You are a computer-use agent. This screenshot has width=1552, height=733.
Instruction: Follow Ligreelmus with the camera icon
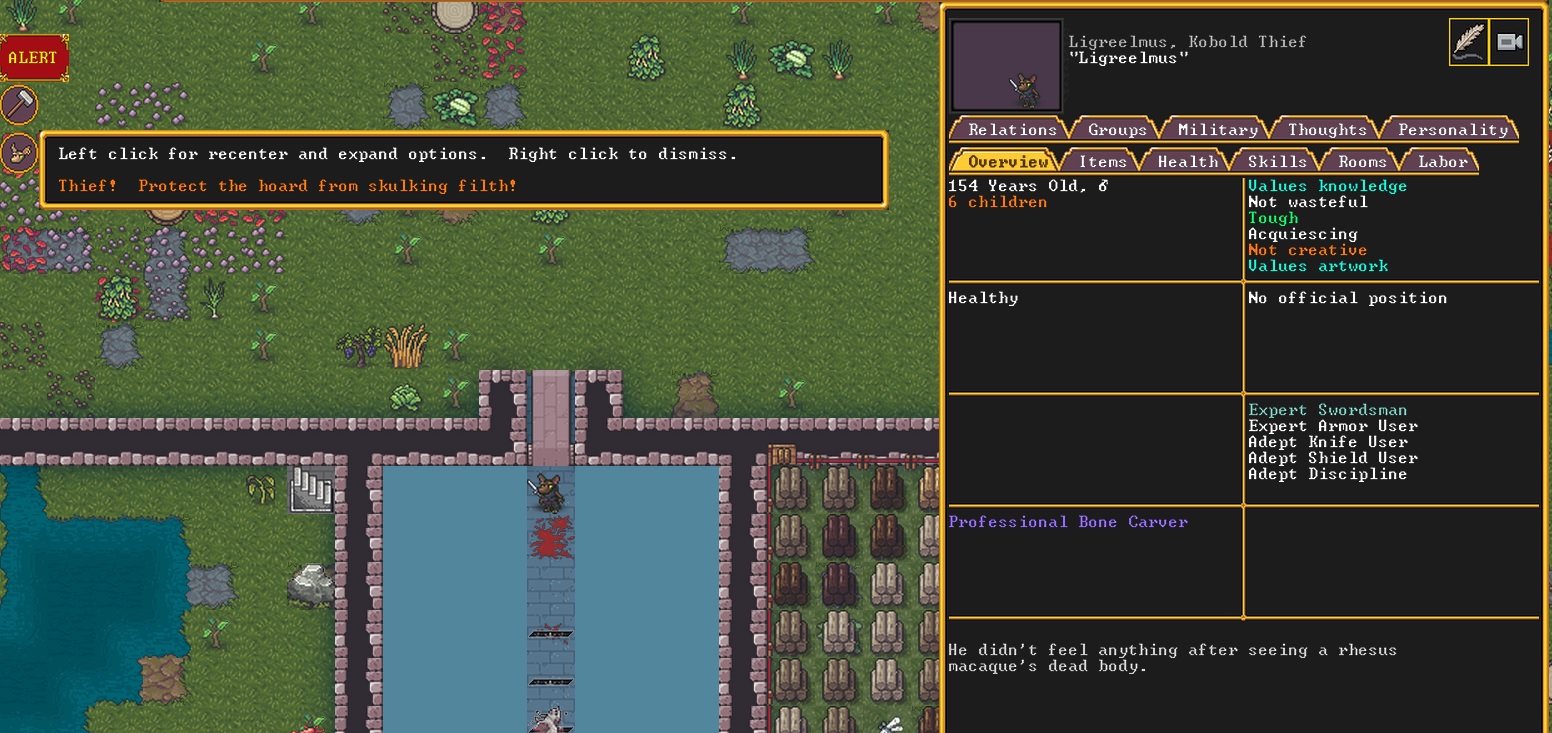[x=1510, y=41]
